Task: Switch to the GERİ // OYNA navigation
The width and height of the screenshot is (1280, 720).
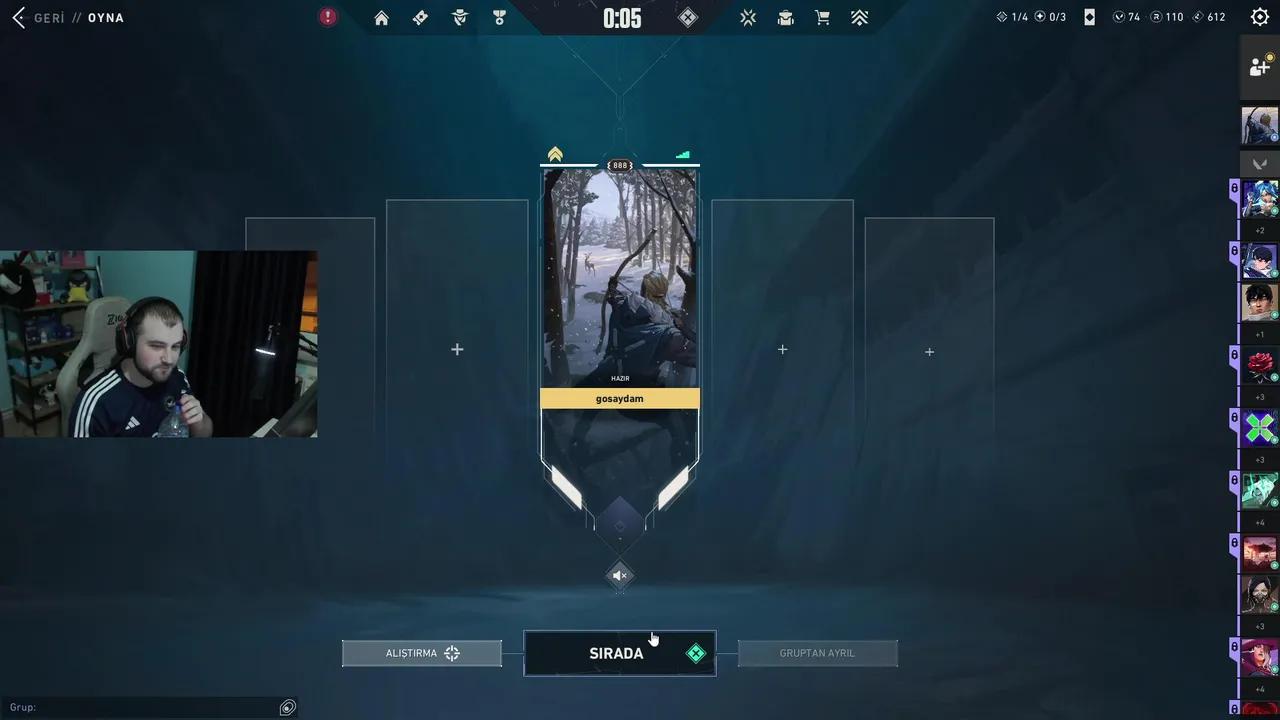Action: click(75, 17)
